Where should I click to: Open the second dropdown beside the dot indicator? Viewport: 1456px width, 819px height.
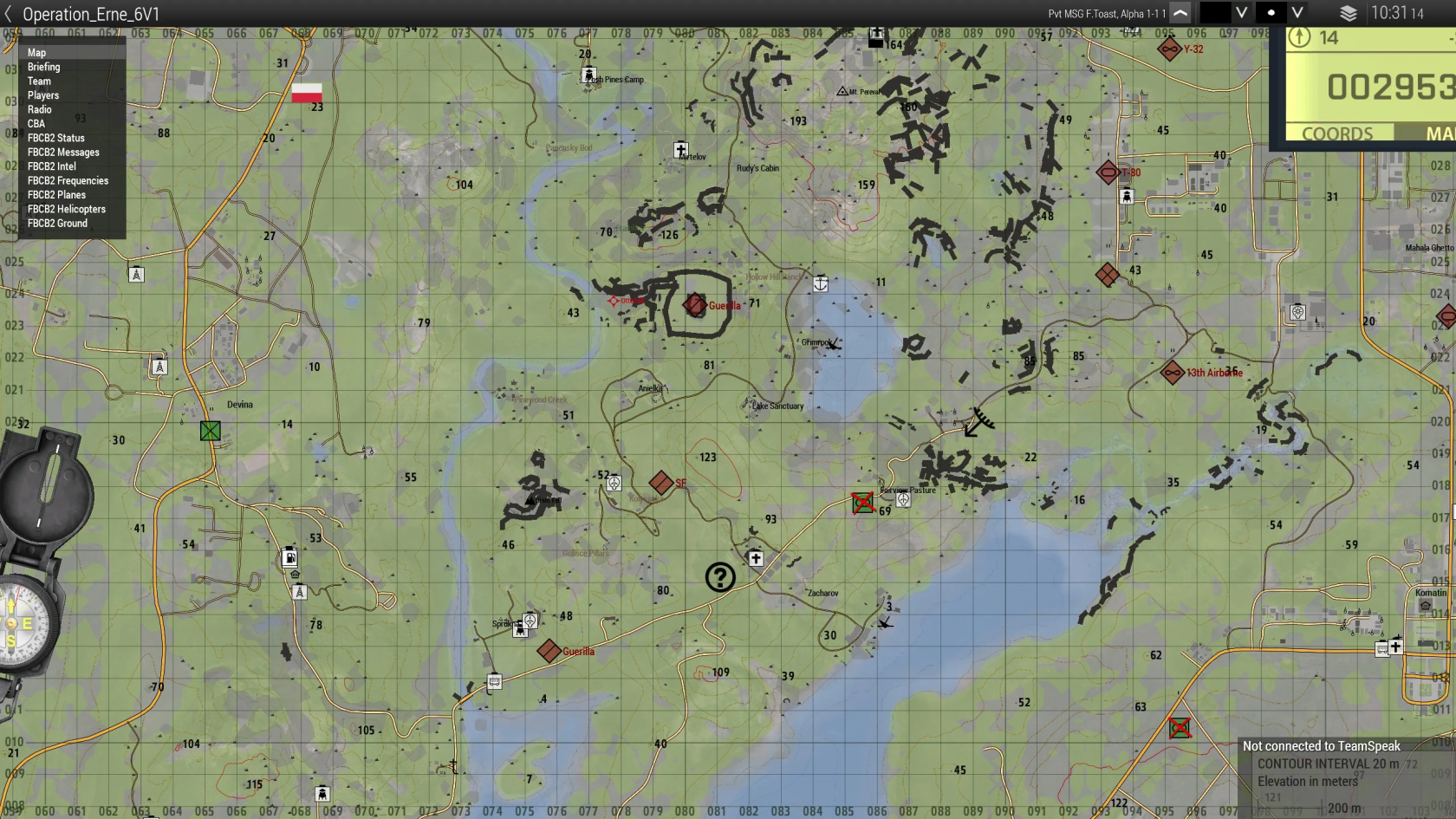1295,13
